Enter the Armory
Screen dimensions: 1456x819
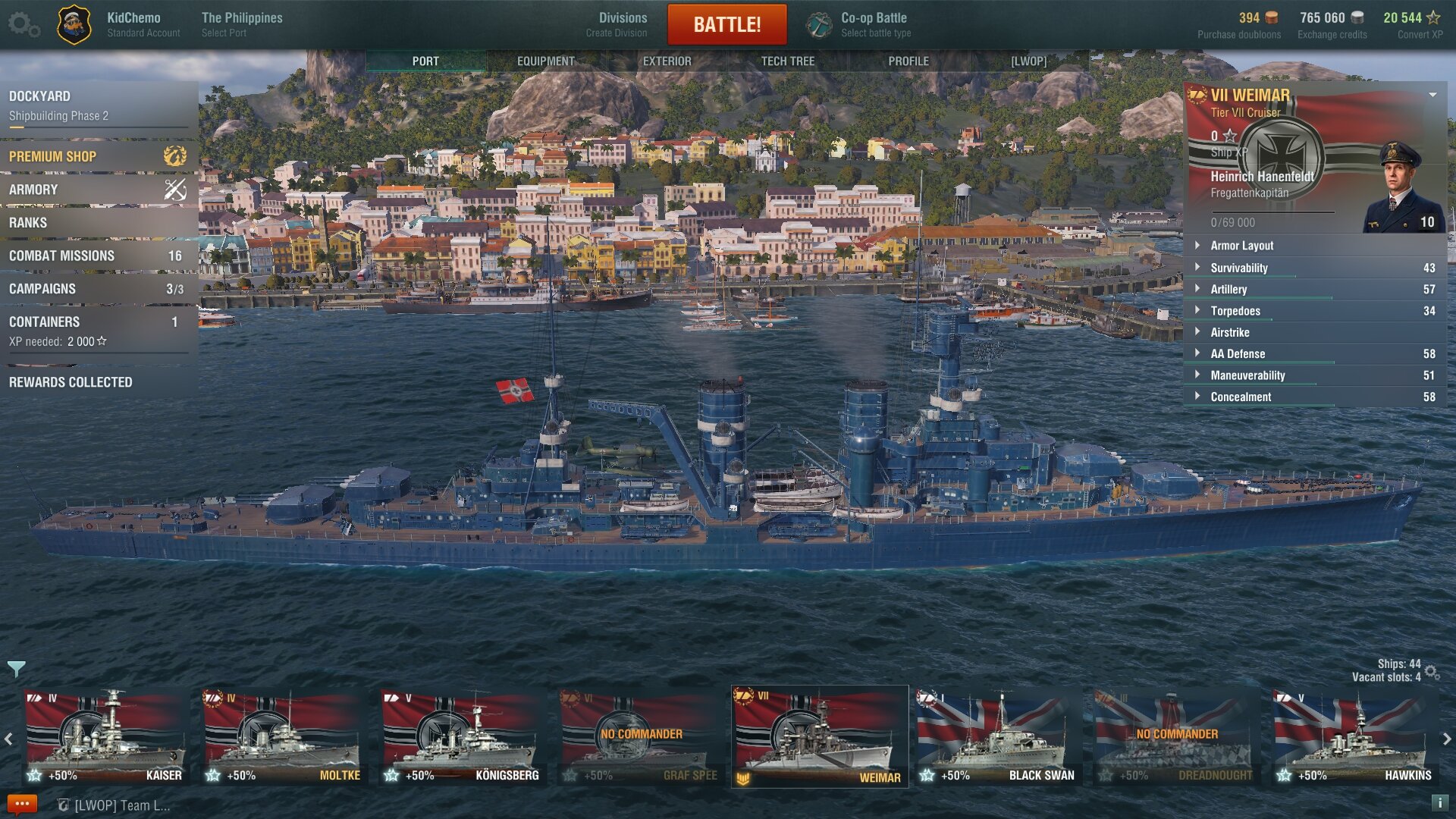[x=97, y=190]
